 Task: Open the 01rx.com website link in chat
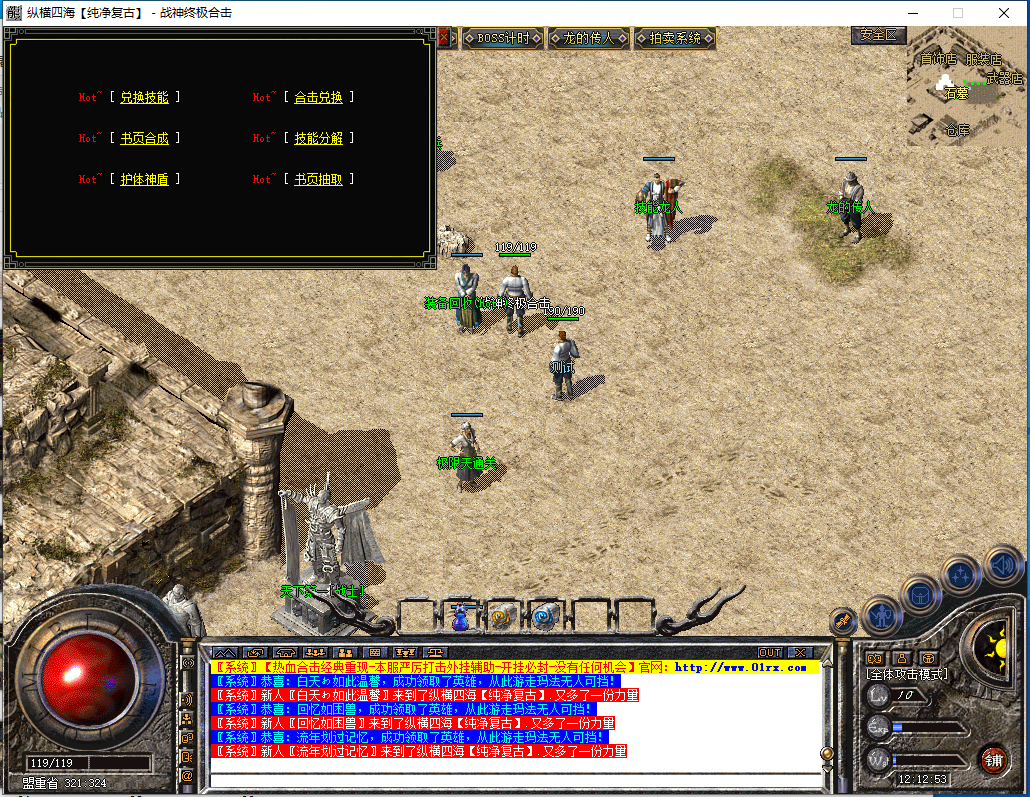740,667
